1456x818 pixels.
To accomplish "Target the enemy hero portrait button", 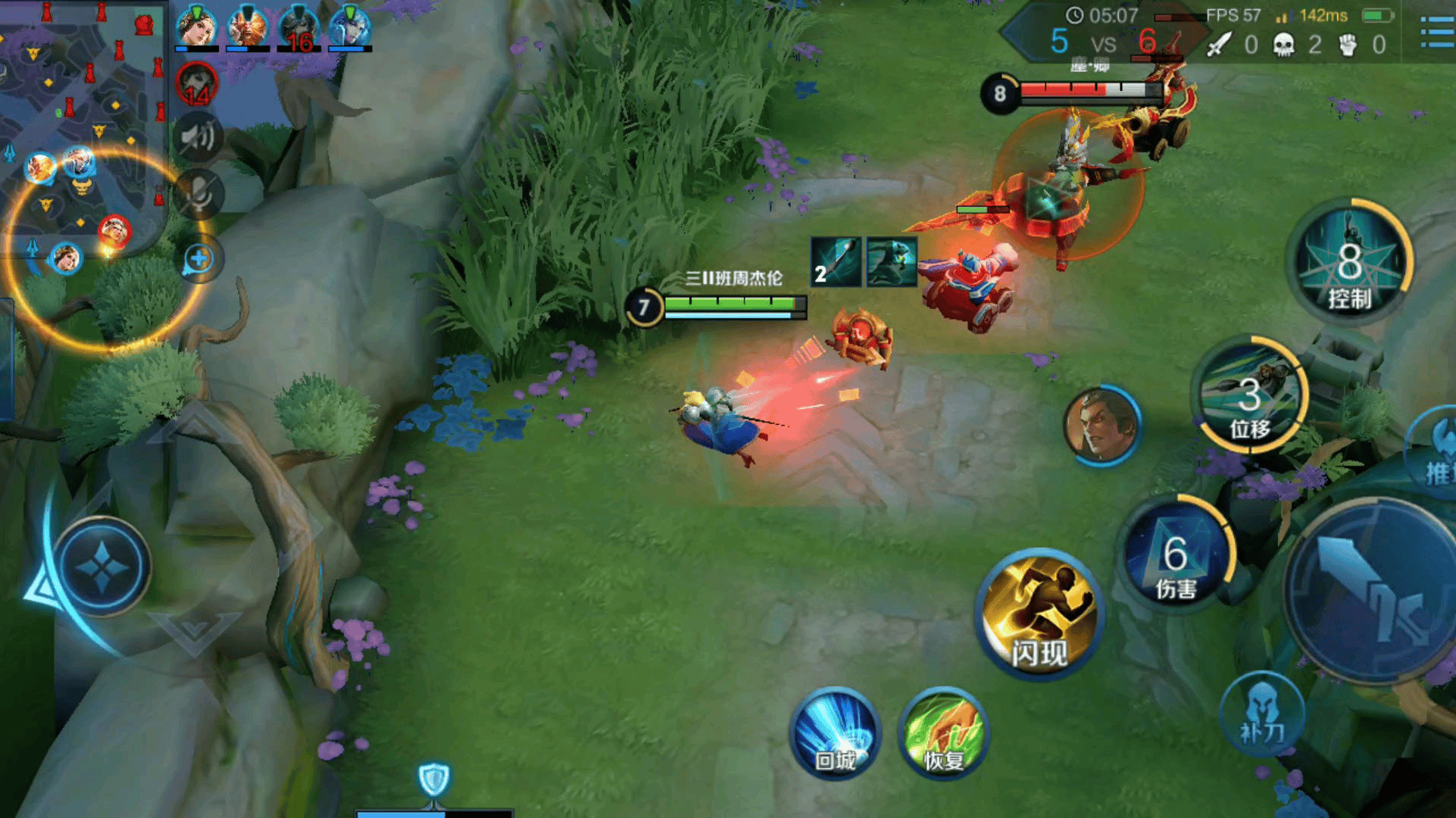I will pos(1101,426).
